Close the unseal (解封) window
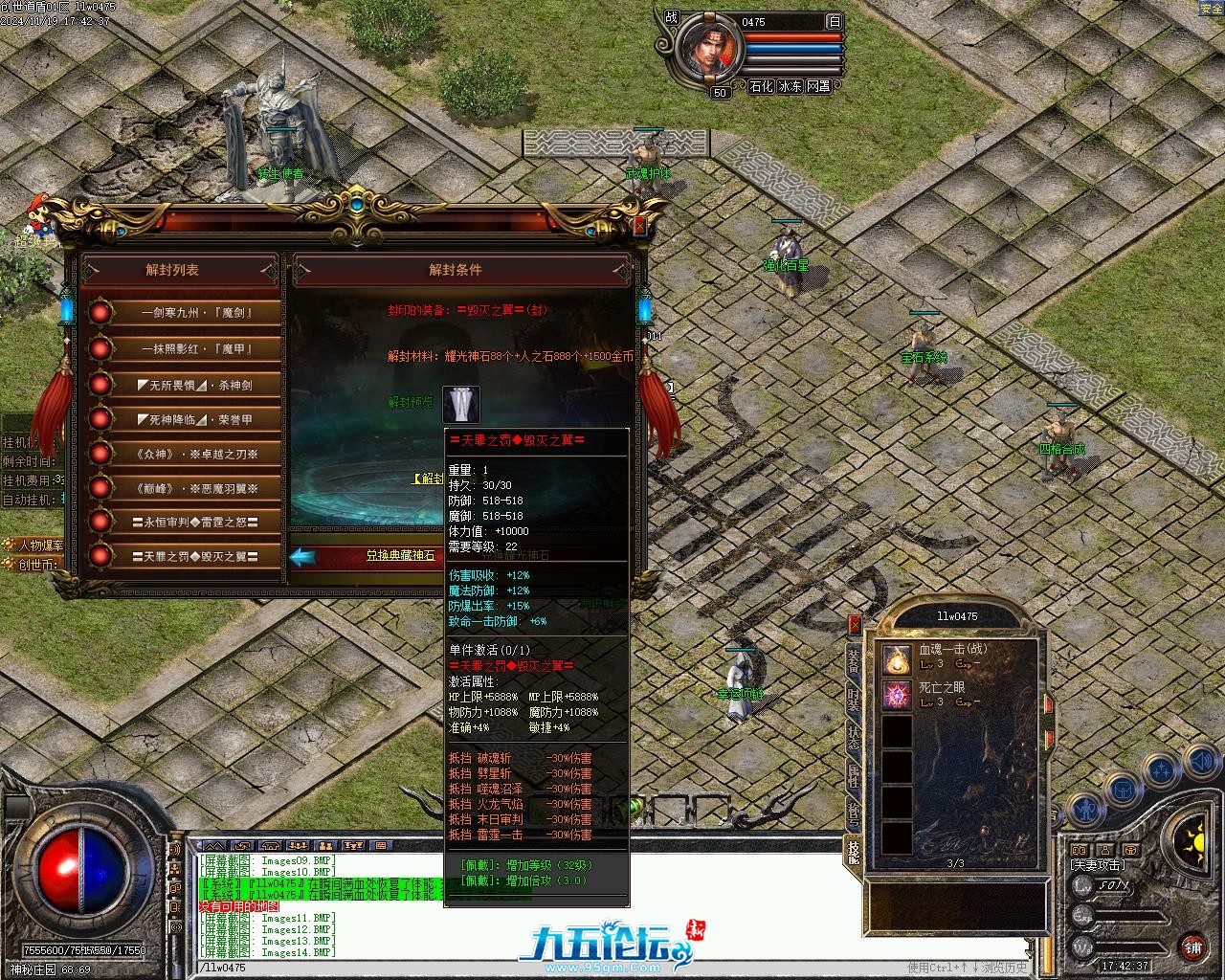 pos(639,226)
